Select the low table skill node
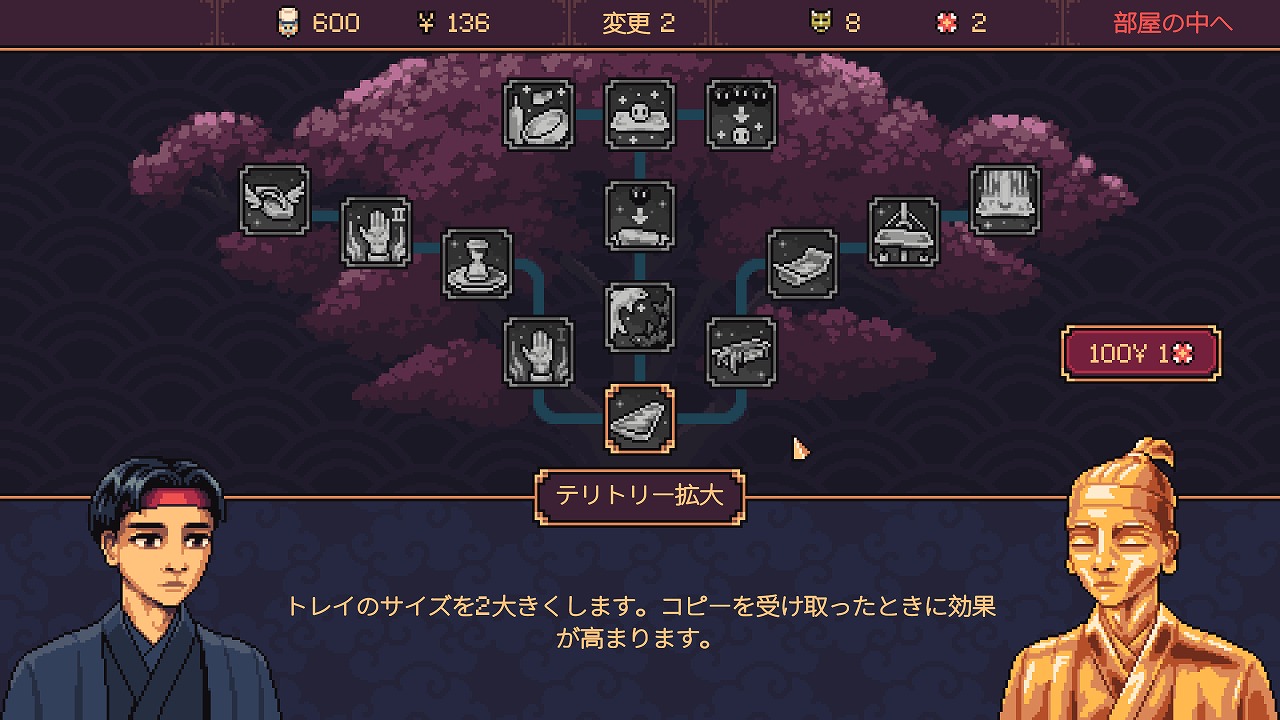Image resolution: width=1280 pixels, height=720 pixels. point(741,352)
